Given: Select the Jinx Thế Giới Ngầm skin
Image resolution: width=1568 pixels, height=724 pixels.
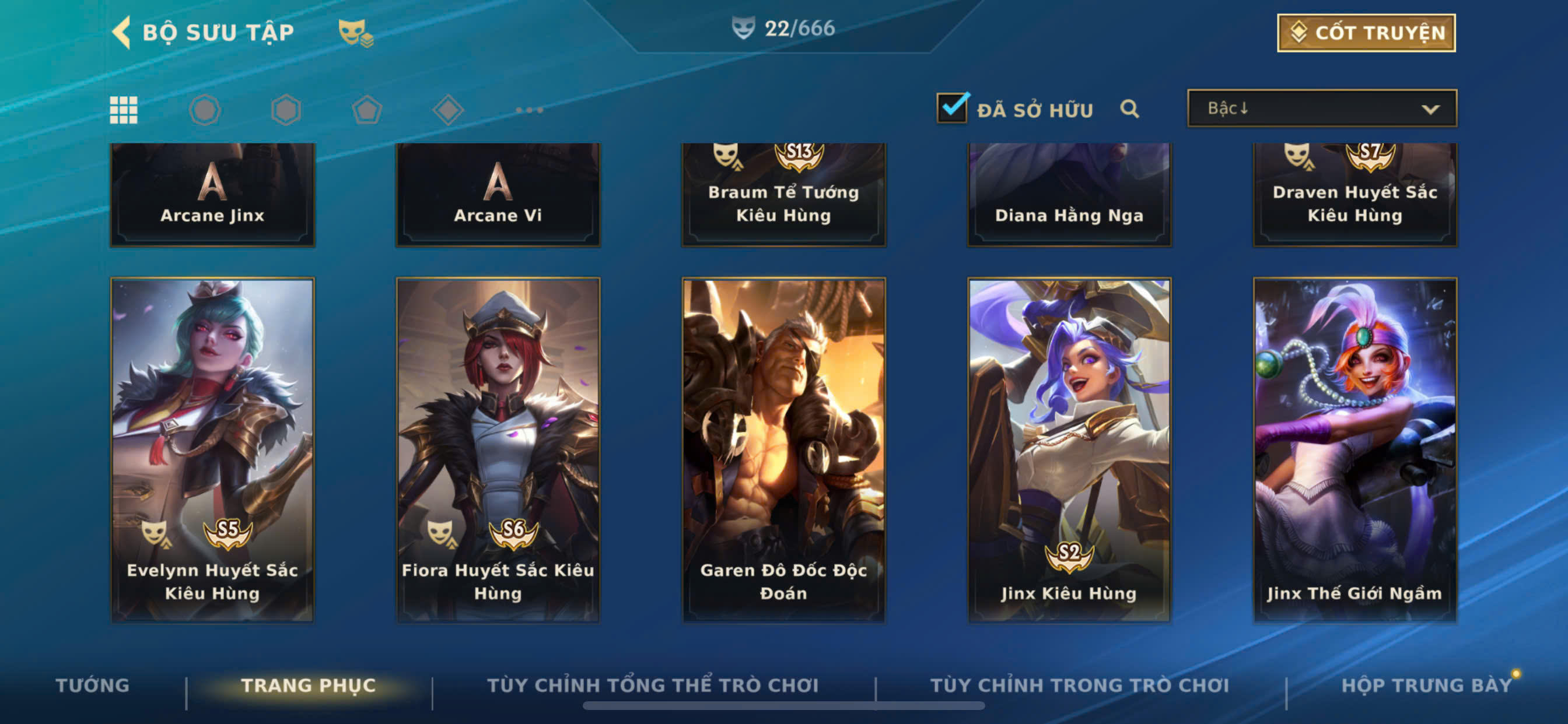Looking at the screenshot, I should (1354, 449).
